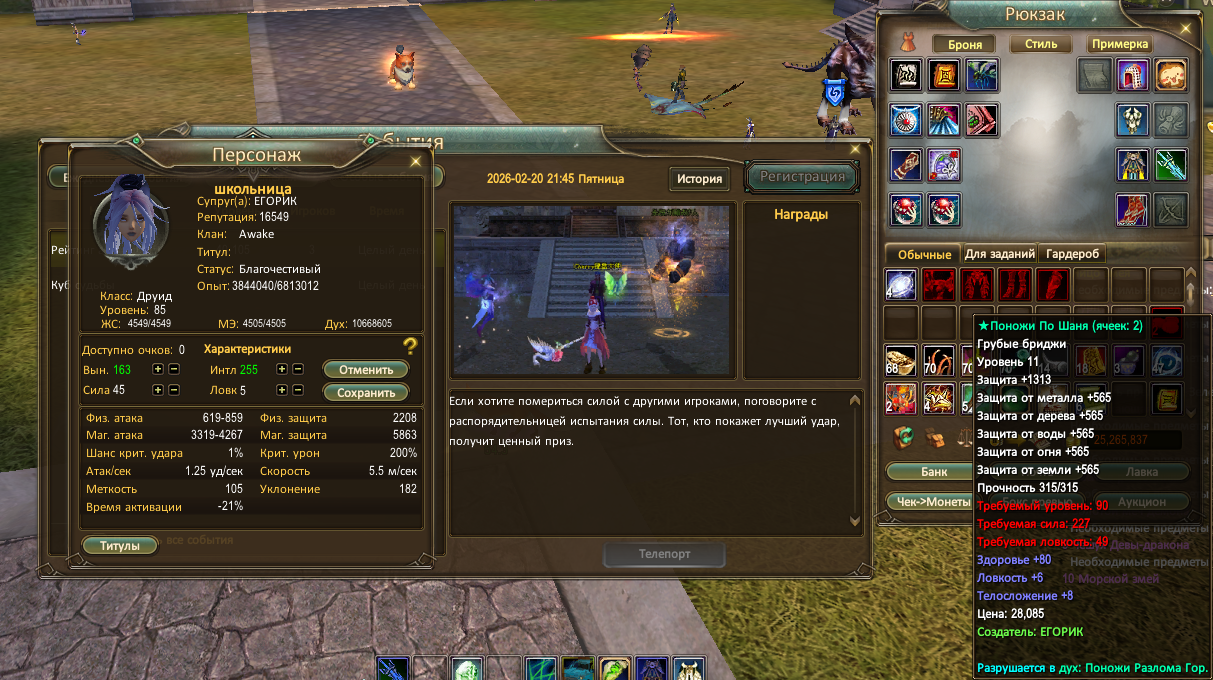Open the yellow question mark help

tap(410, 347)
